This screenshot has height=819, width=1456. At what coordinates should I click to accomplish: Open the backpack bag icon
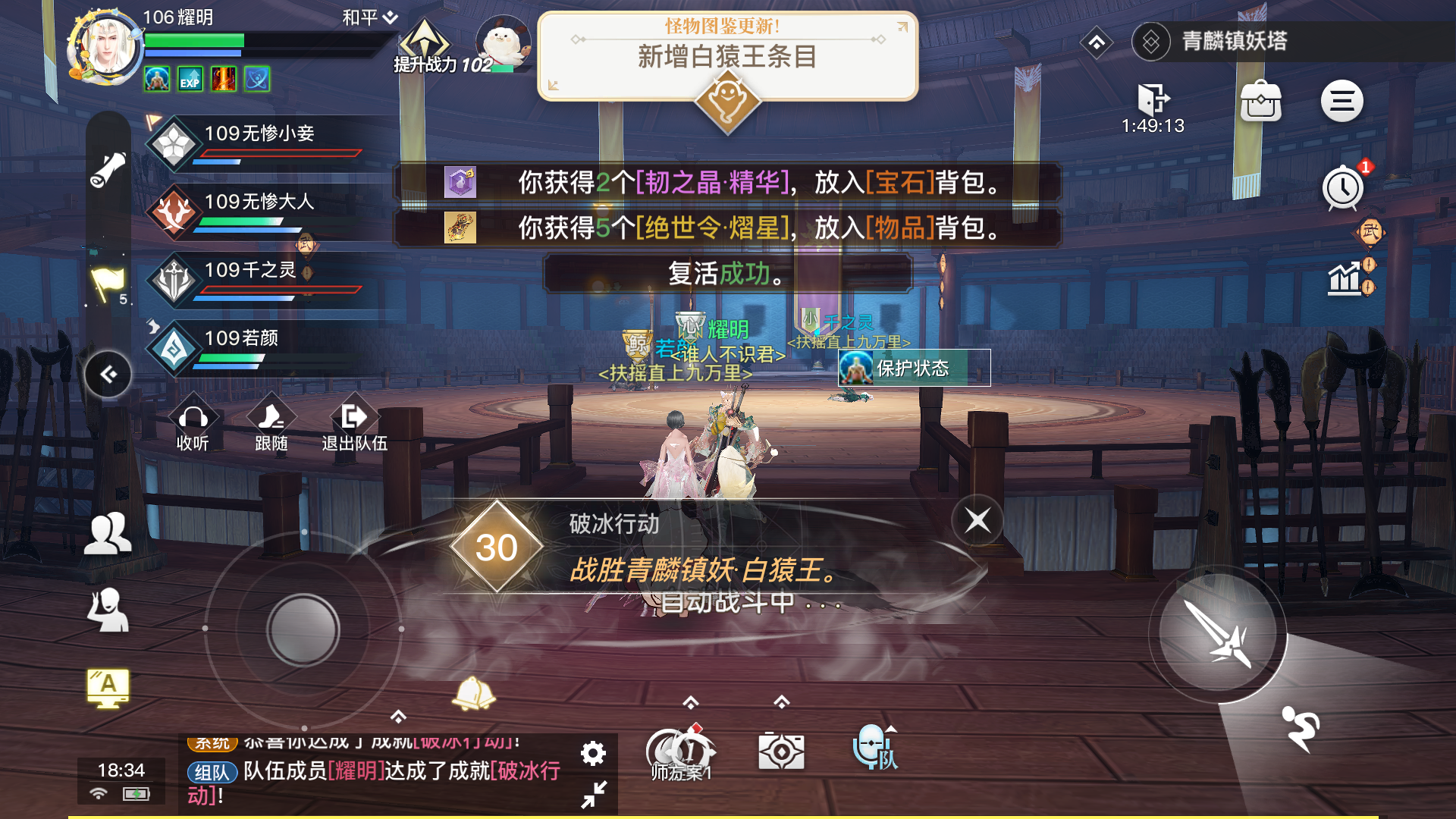point(1262,100)
